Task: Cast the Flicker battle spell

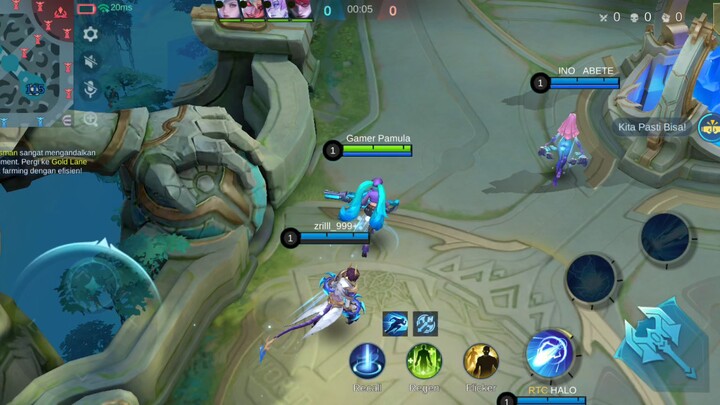Action: 481,361
